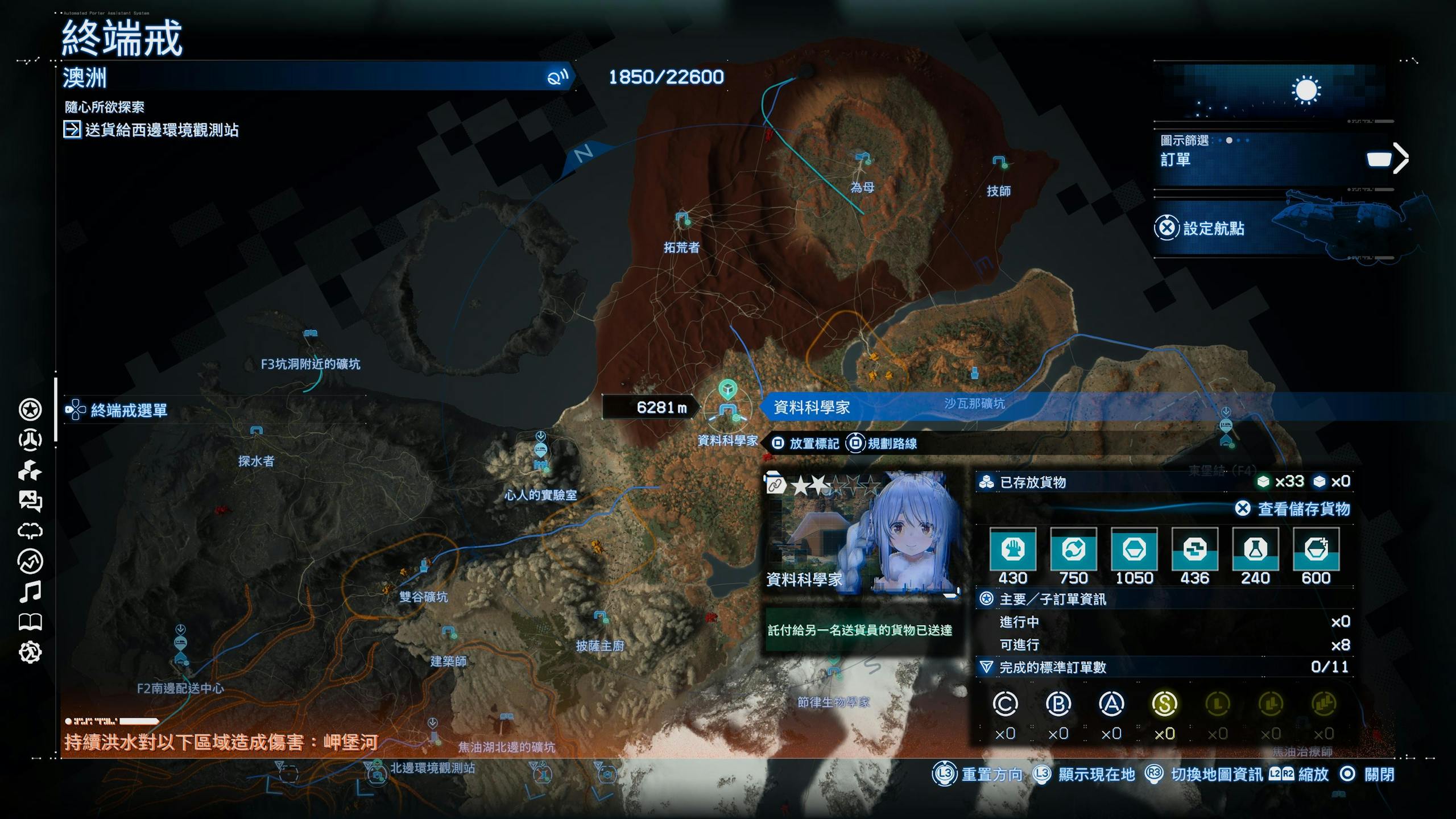
Task: Open the speech-bubble messages icon in sidebar
Action: pyautogui.click(x=30, y=501)
